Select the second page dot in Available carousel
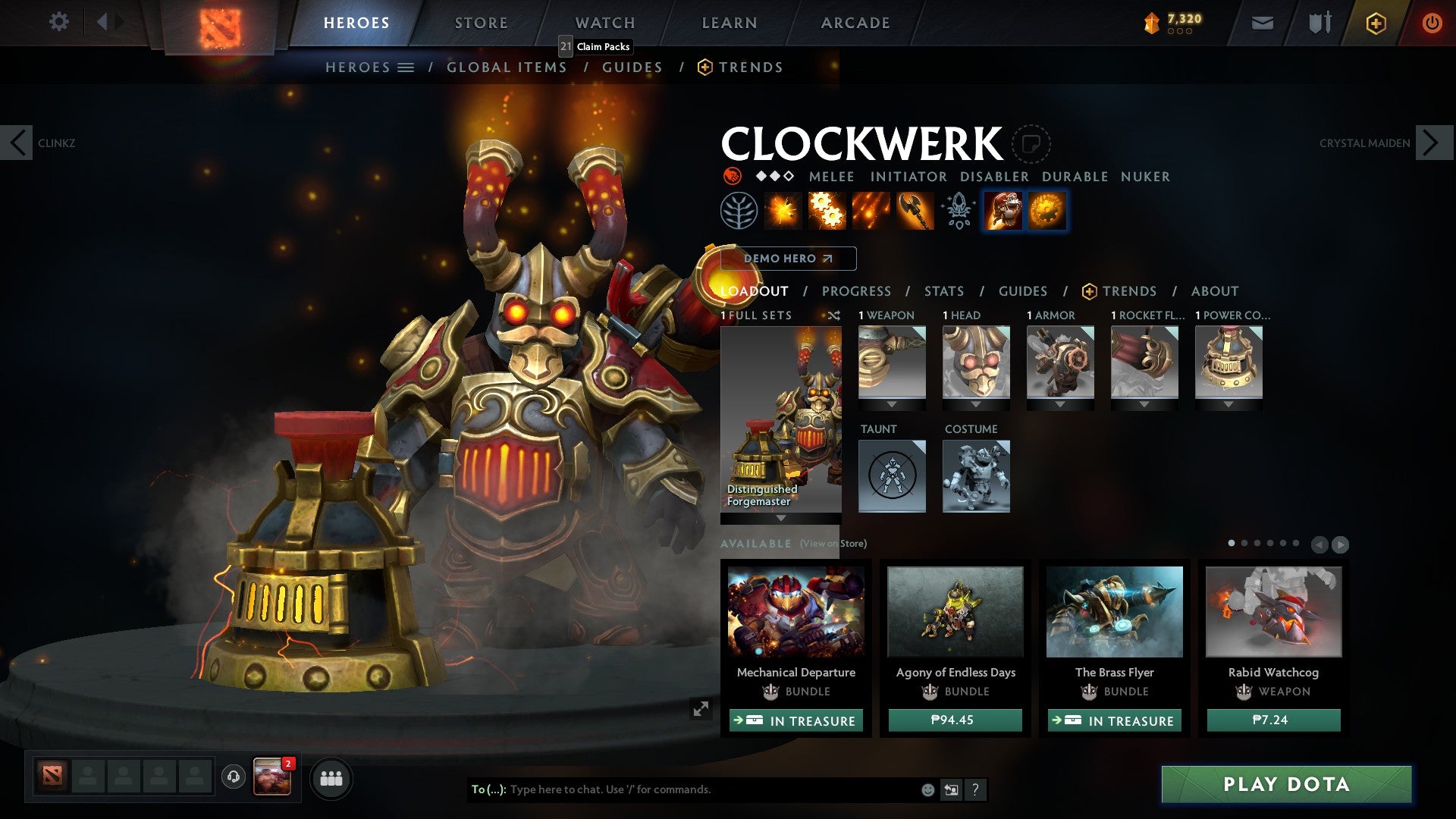This screenshot has height=819, width=1456. tap(1244, 543)
